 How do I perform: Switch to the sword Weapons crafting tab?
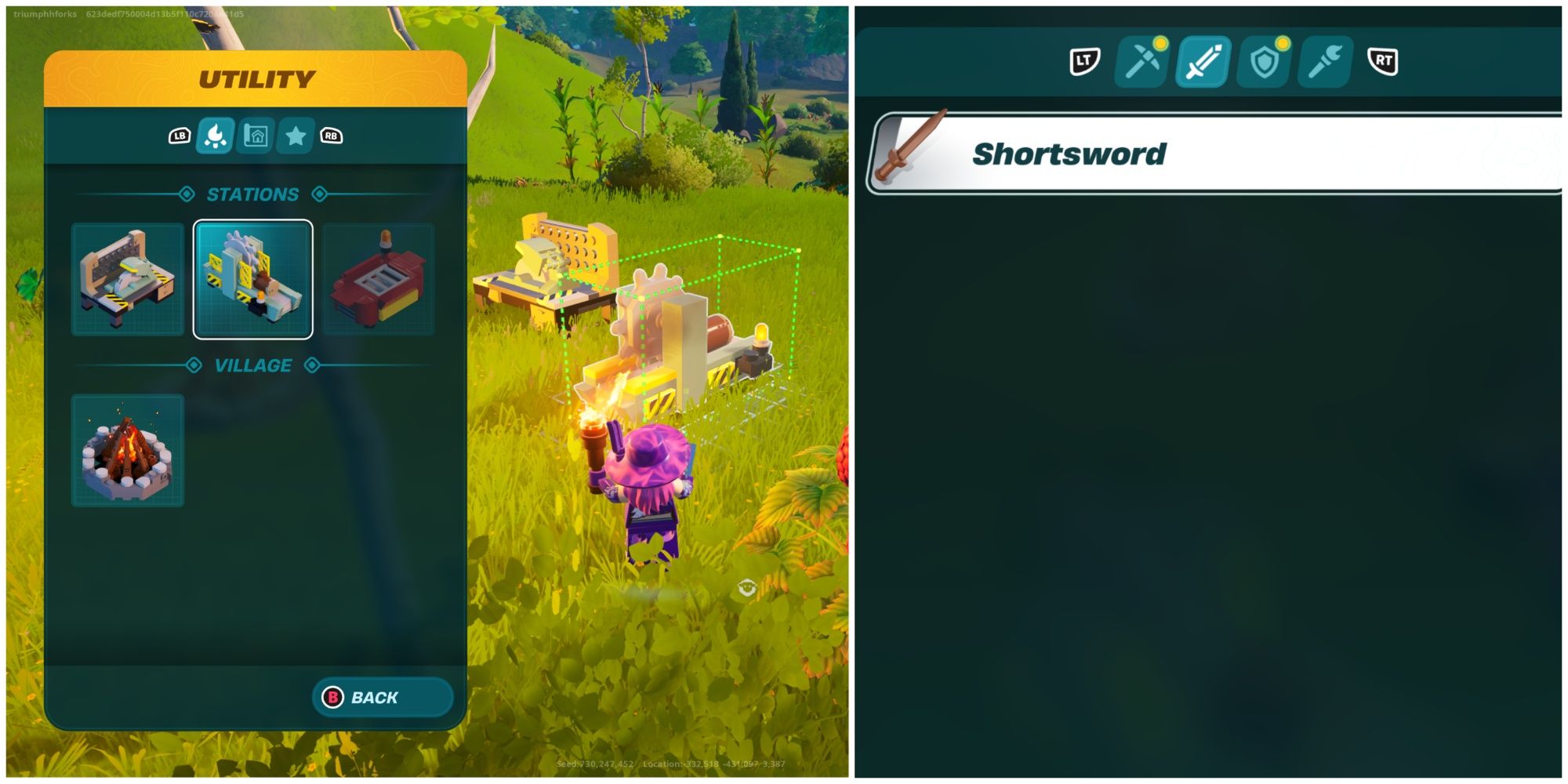(1202, 64)
